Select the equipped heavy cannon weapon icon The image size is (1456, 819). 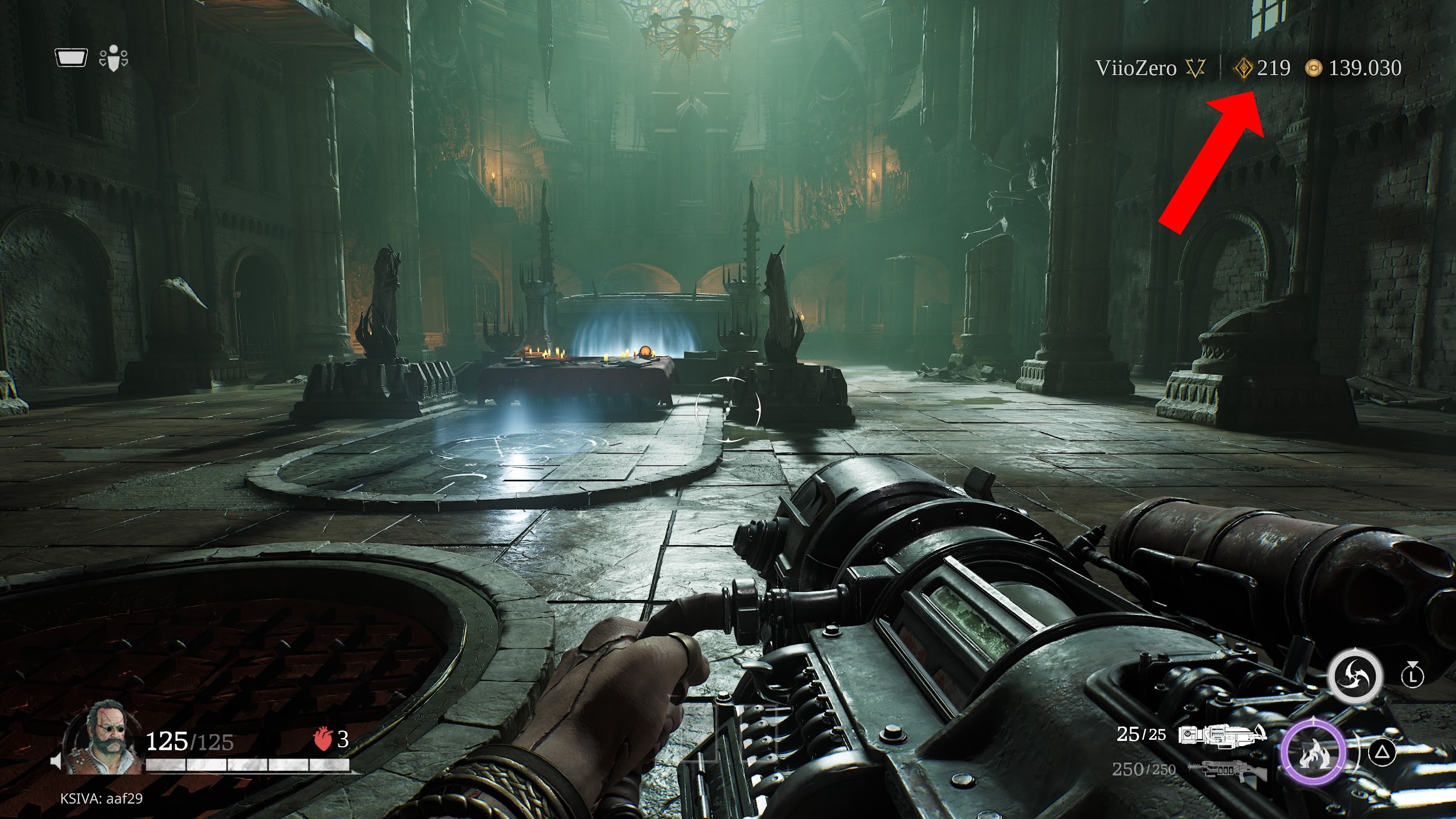click(x=1222, y=735)
